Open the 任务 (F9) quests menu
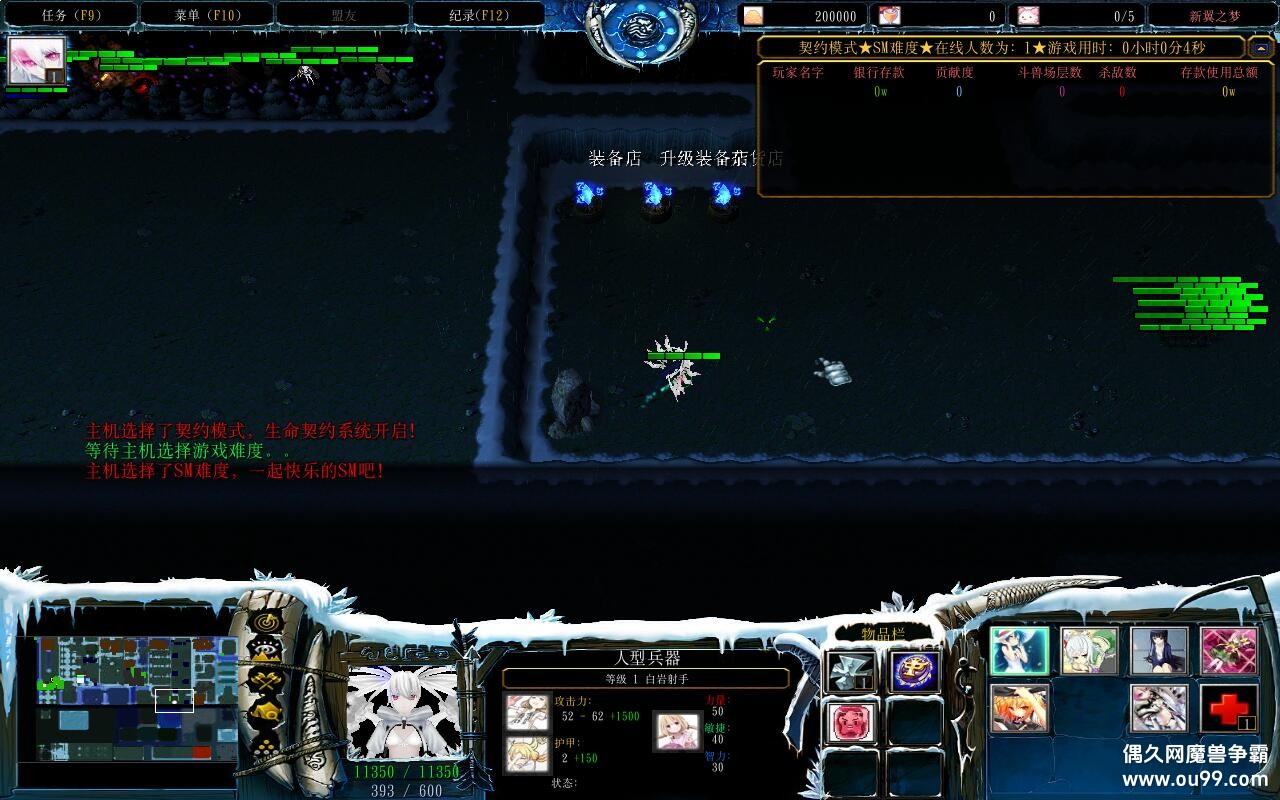This screenshot has height=800, width=1280. point(70,15)
